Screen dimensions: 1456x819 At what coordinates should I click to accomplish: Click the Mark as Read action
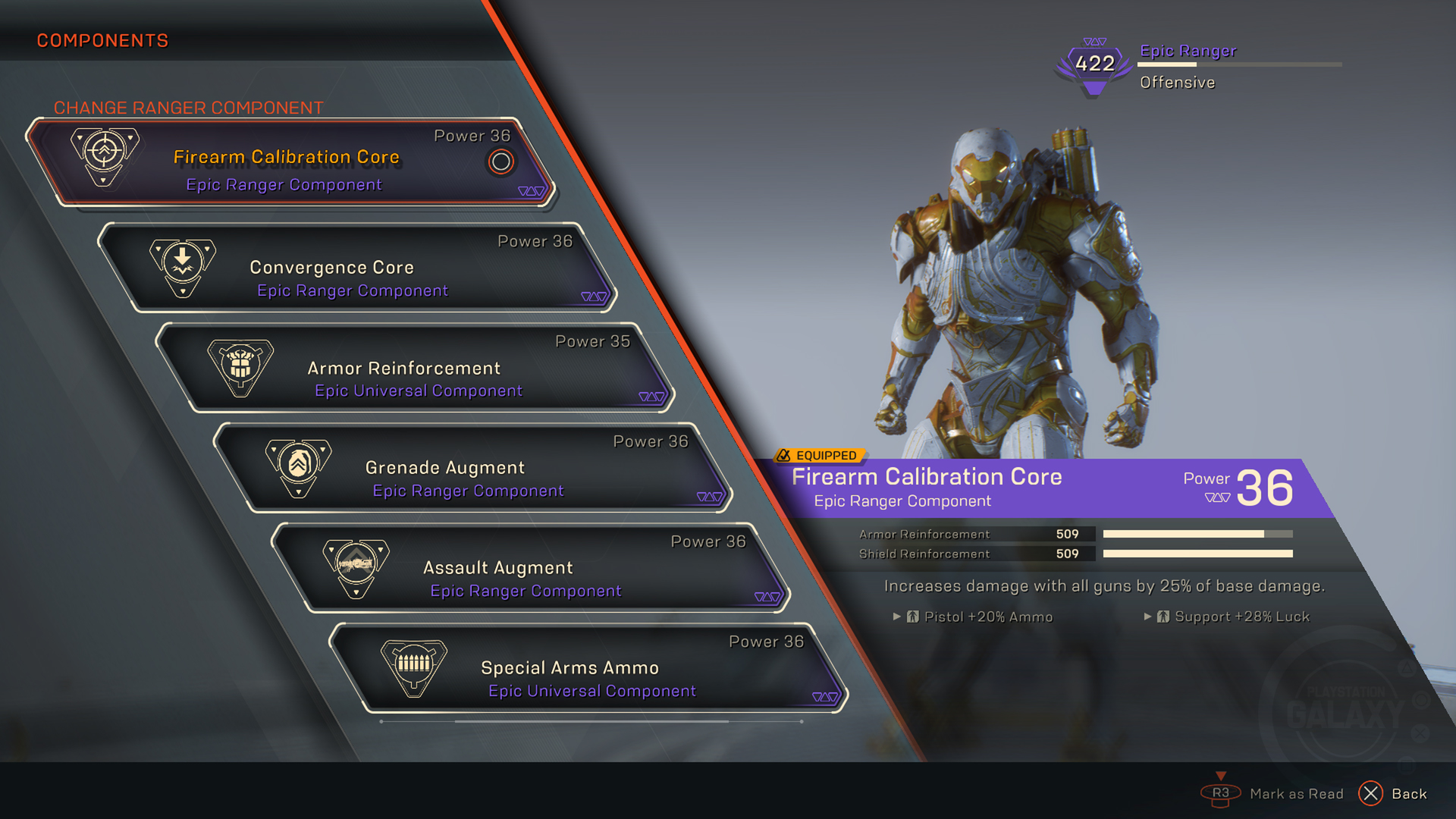point(1298,793)
